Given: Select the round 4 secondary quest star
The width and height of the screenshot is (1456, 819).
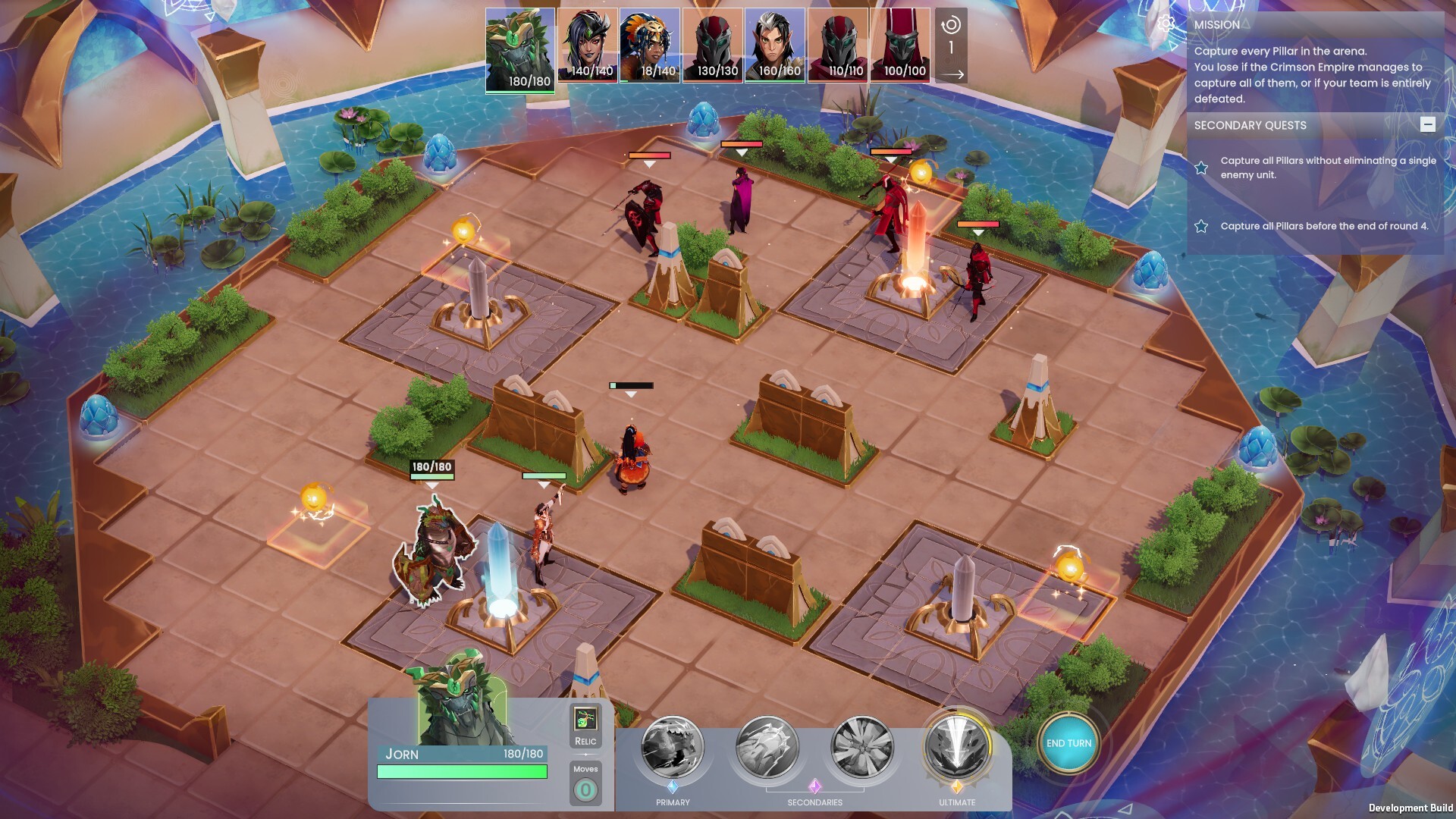Looking at the screenshot, I should (x=1201, y=226).
